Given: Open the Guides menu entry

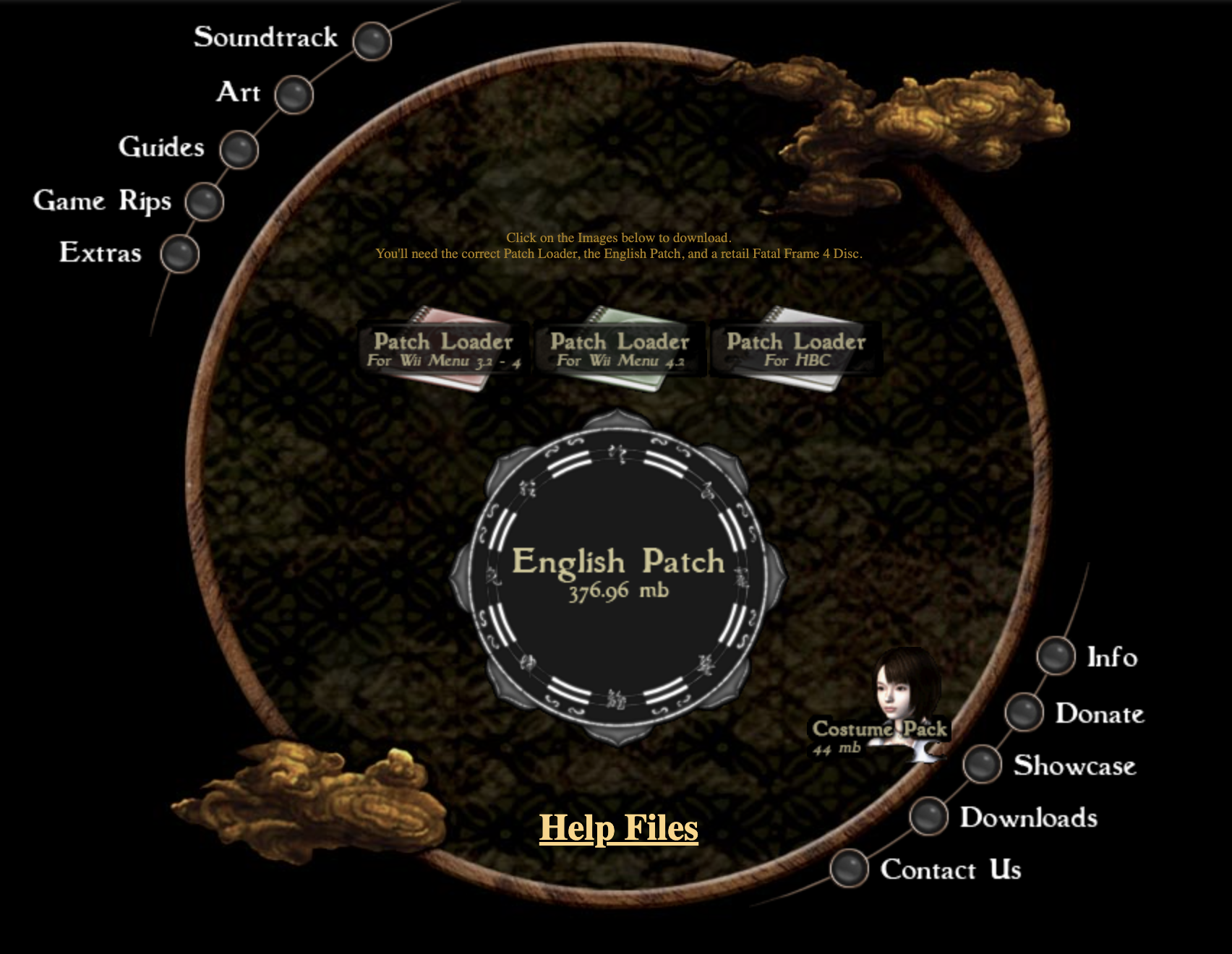Looking at the screenshot, I should [162, 147].
